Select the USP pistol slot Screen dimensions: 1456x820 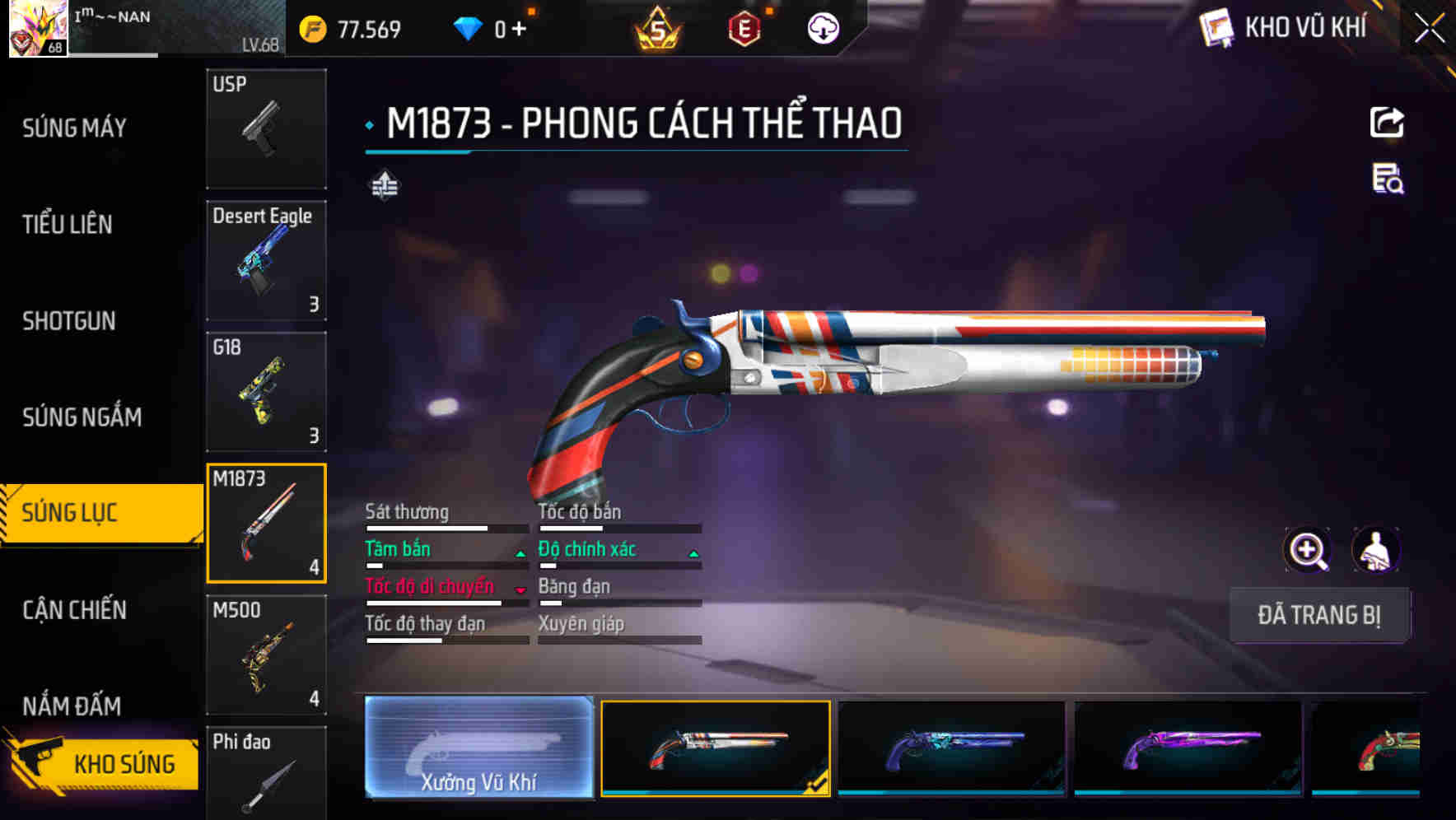[x=266, y=128]
